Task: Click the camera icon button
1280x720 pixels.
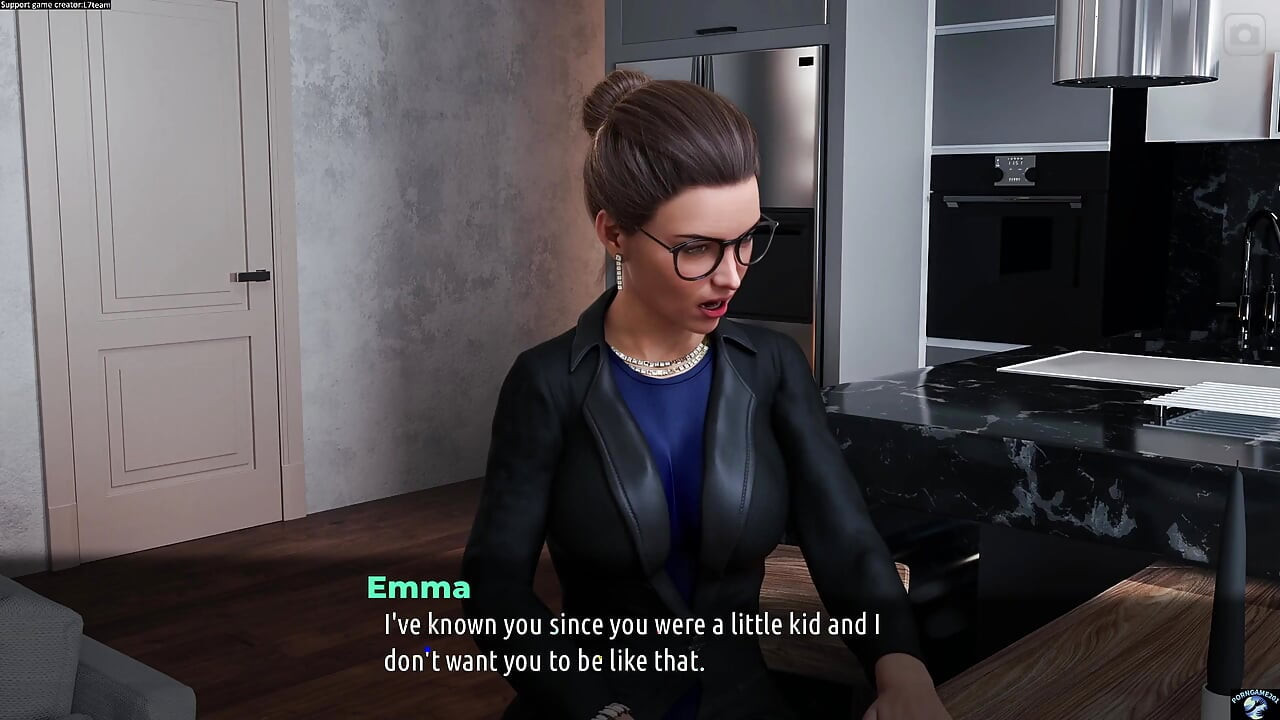Action: point(1245,36)
